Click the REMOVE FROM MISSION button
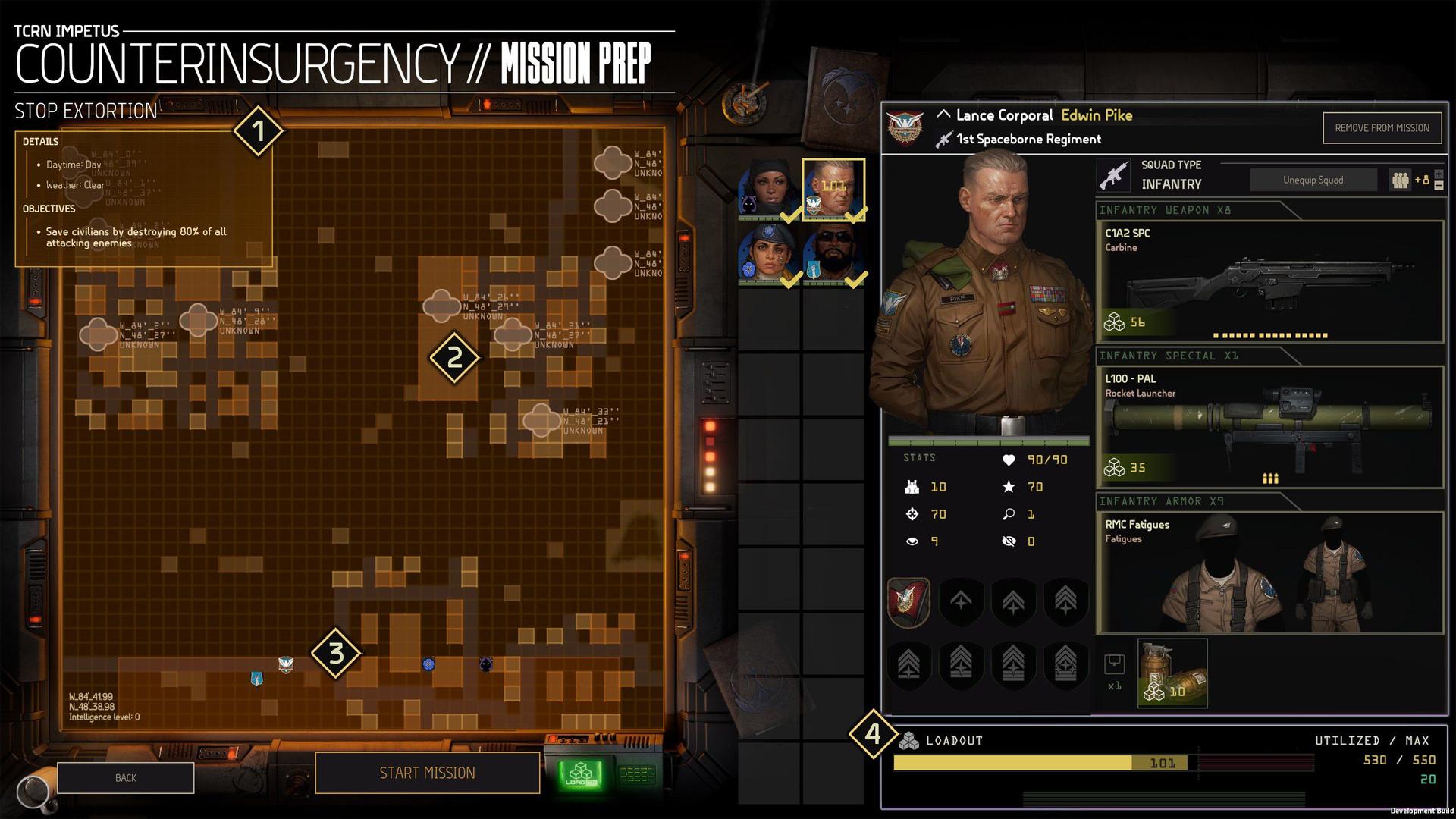The width and height of the screenshot is (1456, 819). coord(1382,127)
